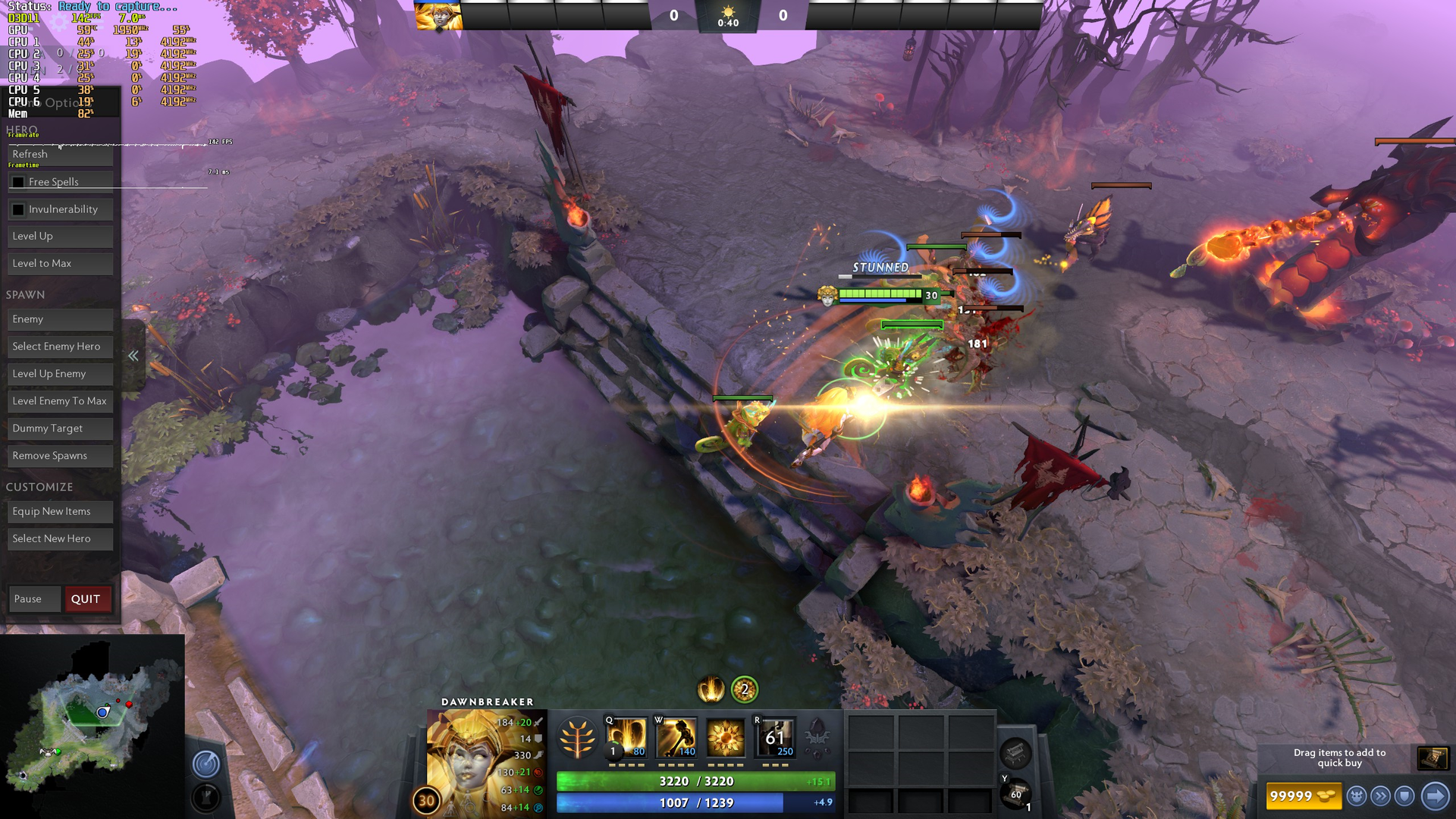Toggle the Free Spells checkbox
Screen dimensions: 1456x819
(x=18, y=182)
